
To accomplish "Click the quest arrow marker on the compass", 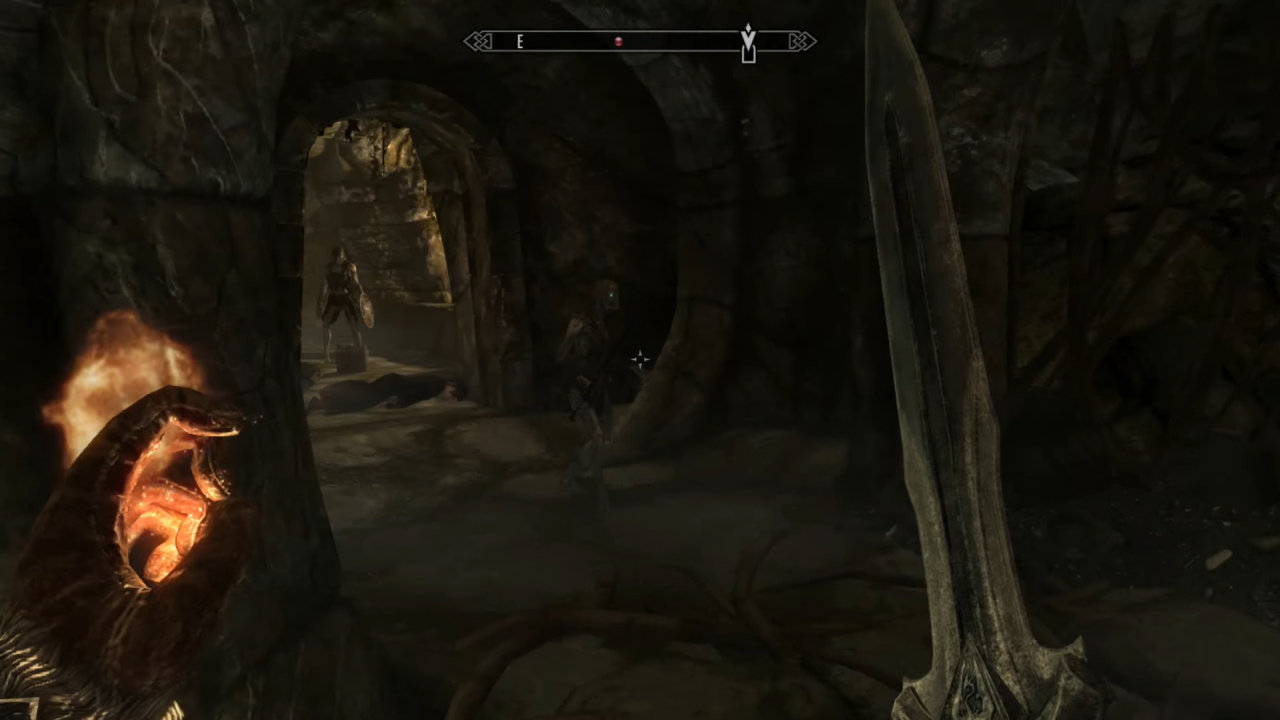I will coord(748,44).
